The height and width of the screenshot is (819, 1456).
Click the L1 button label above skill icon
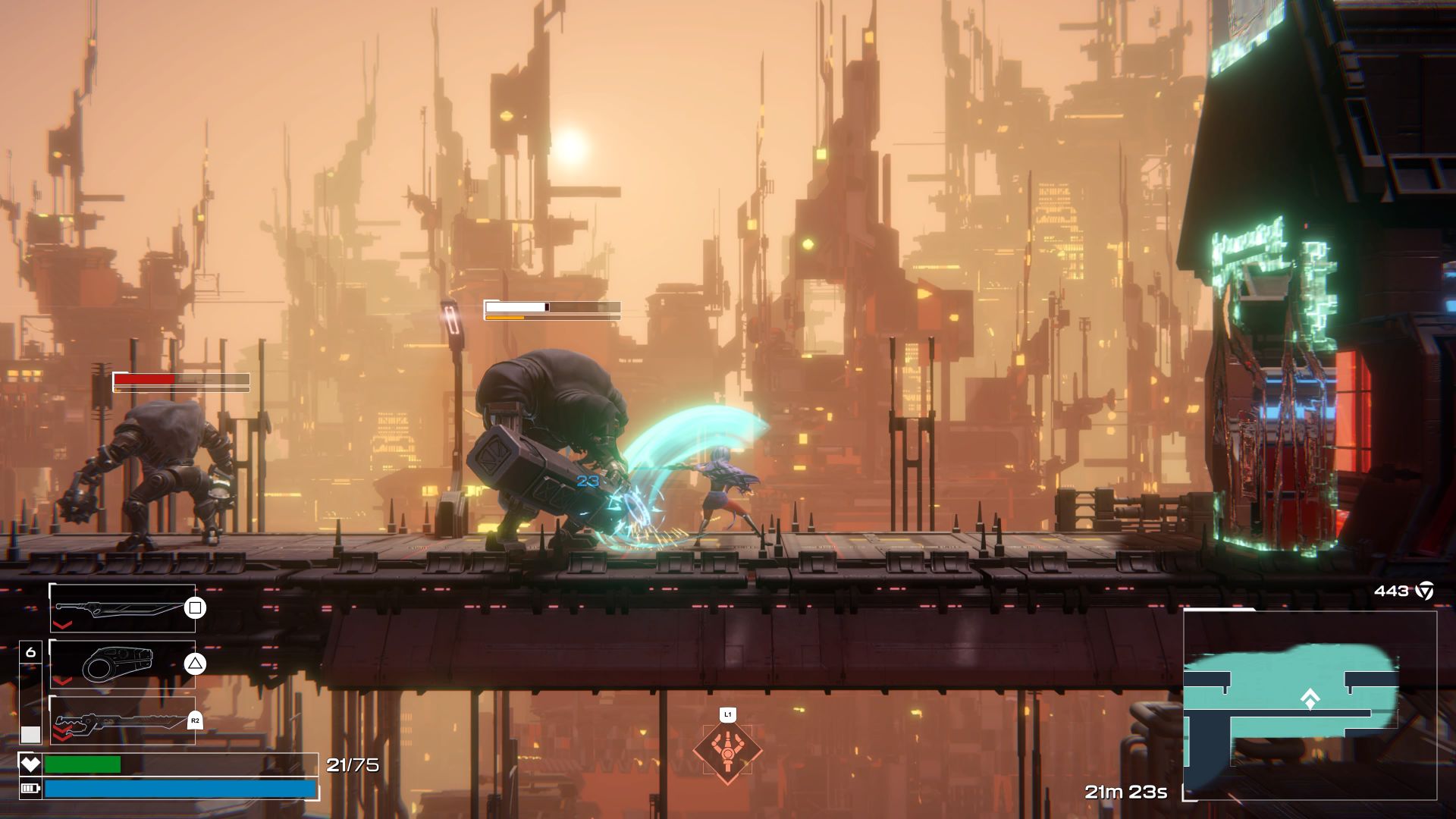tap(727, 714)
